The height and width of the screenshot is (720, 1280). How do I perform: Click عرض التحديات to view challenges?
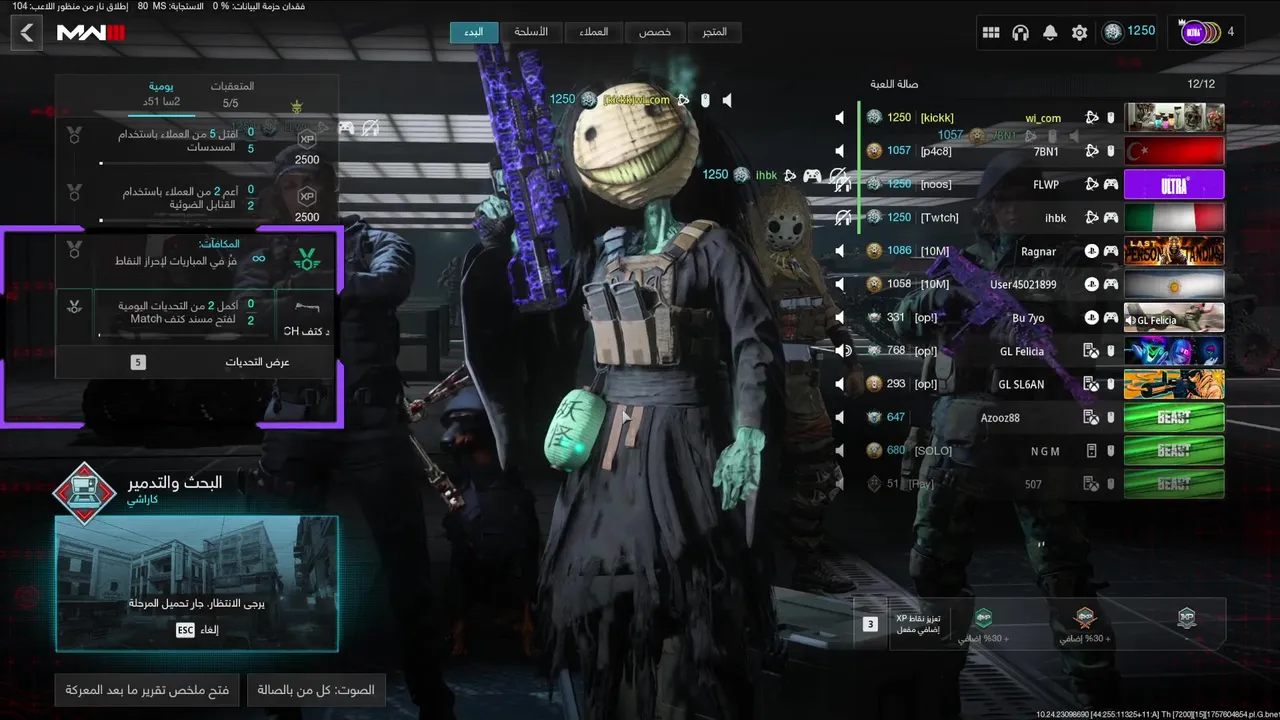point(197,362)
